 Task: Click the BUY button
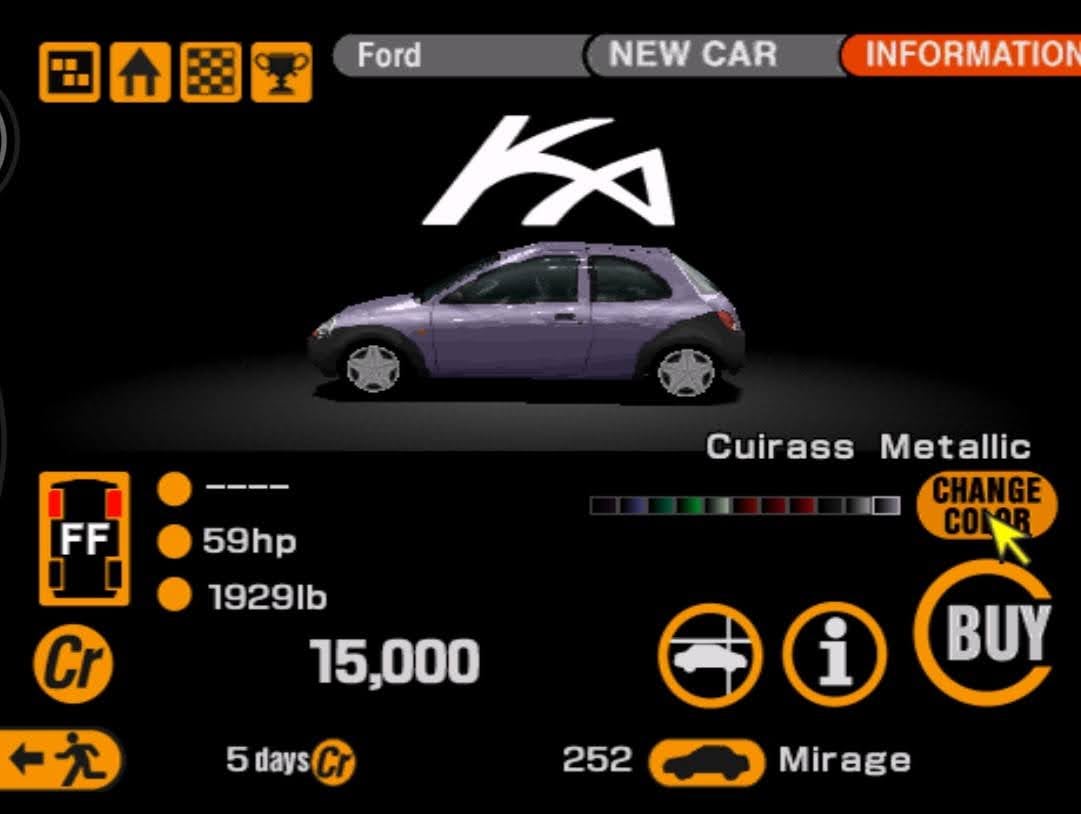(984, 632)
